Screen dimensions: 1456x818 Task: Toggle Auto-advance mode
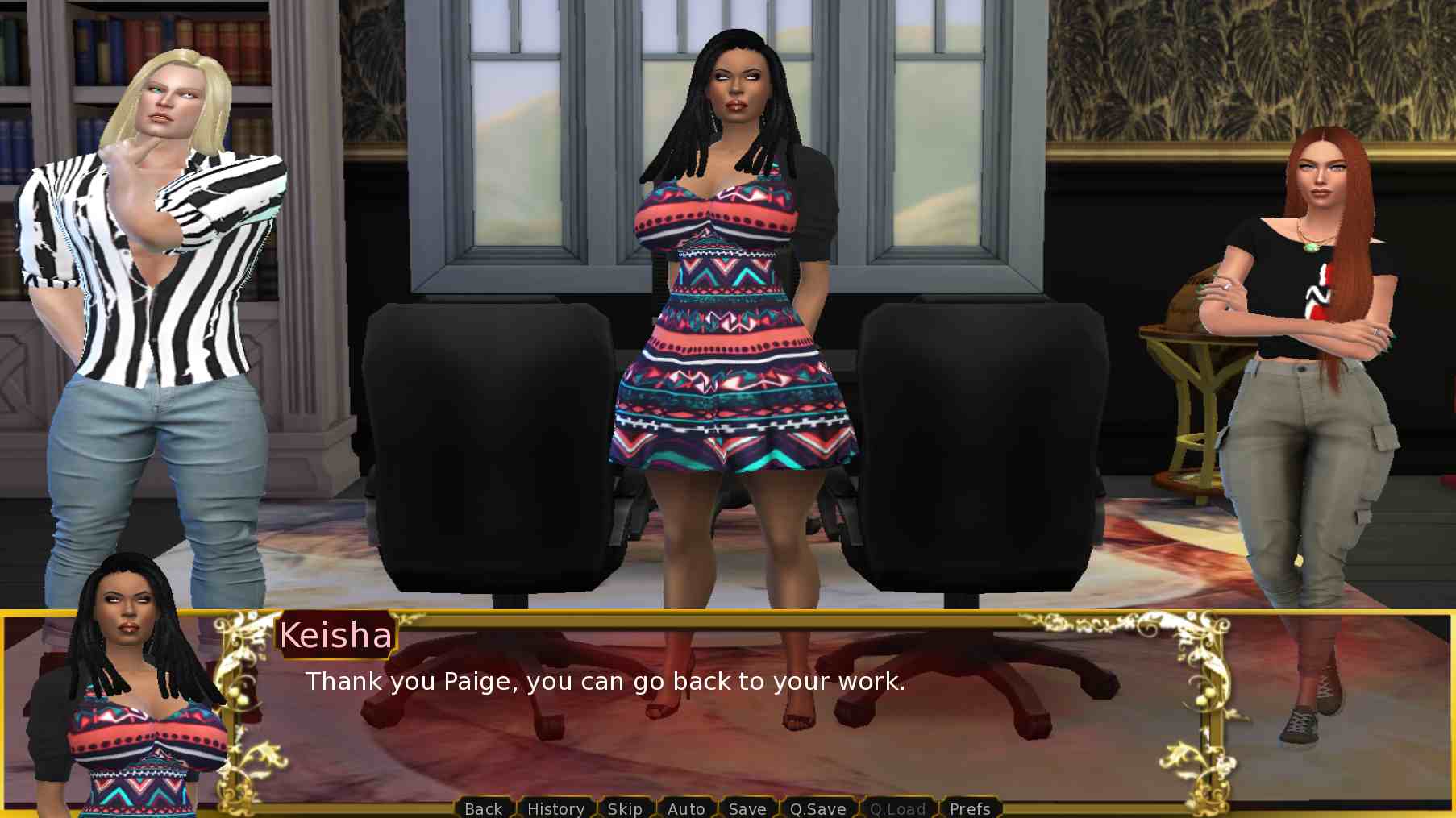pyautogui.click(x=686, y=808)
